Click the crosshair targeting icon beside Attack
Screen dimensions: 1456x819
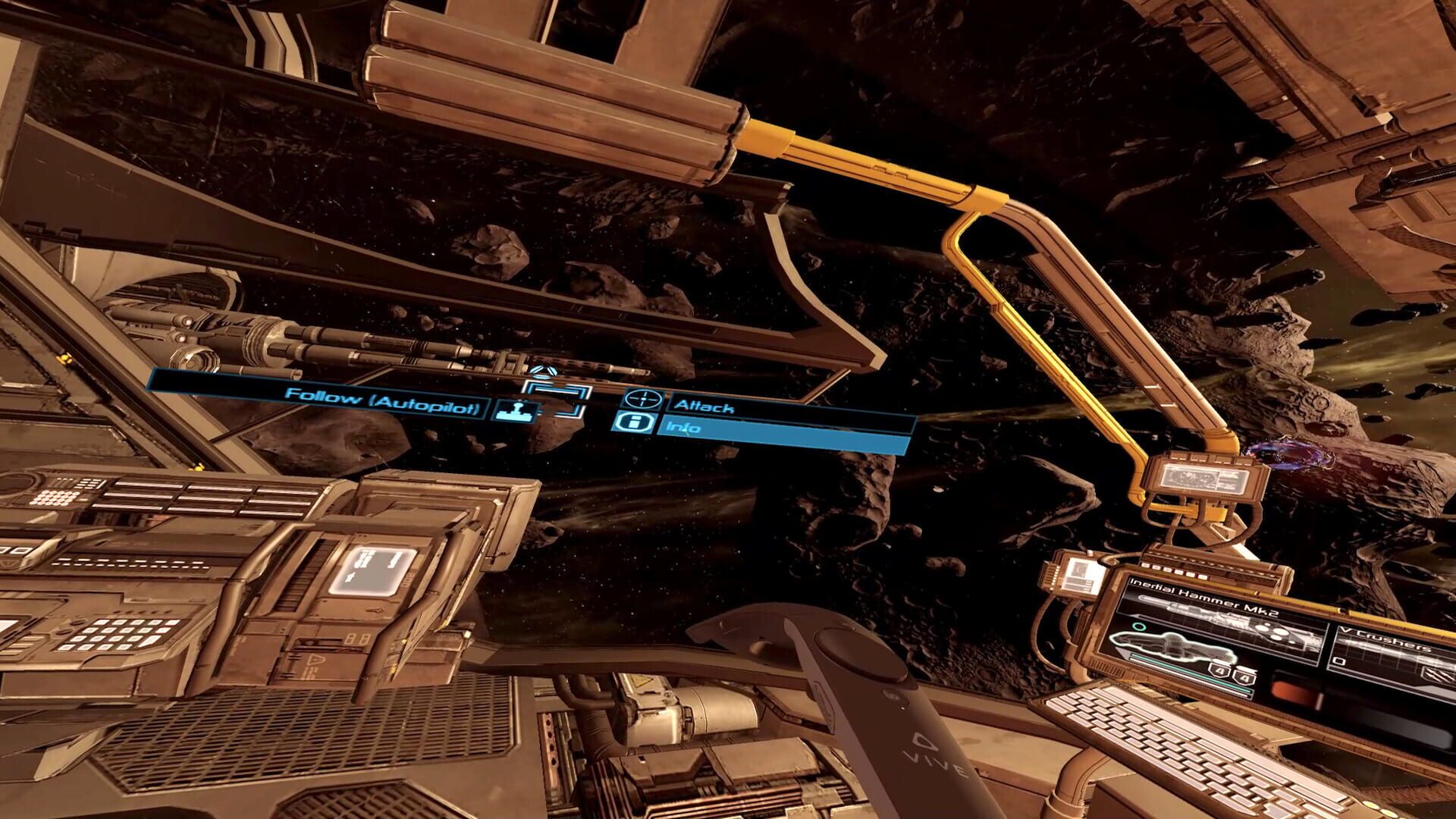645,397
